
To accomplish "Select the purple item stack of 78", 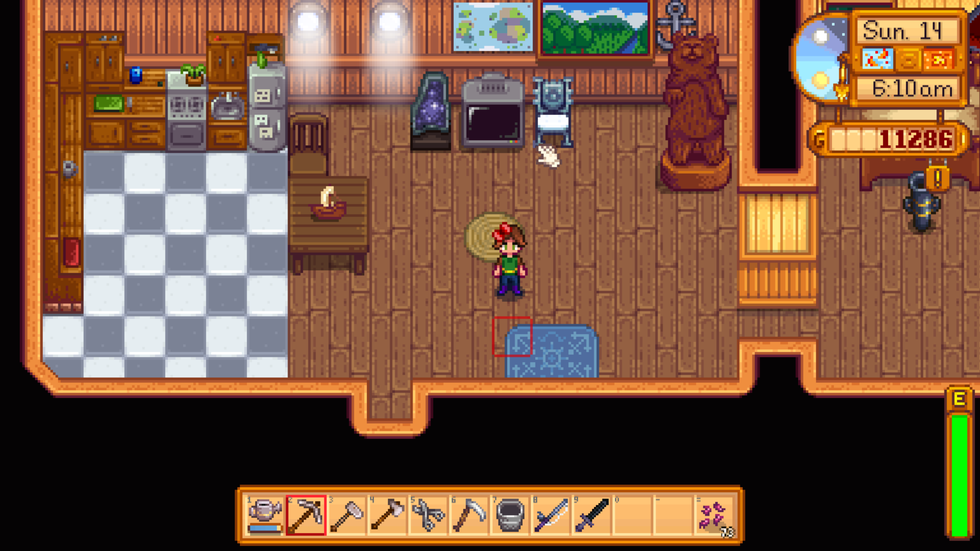I will coord(716,516).
